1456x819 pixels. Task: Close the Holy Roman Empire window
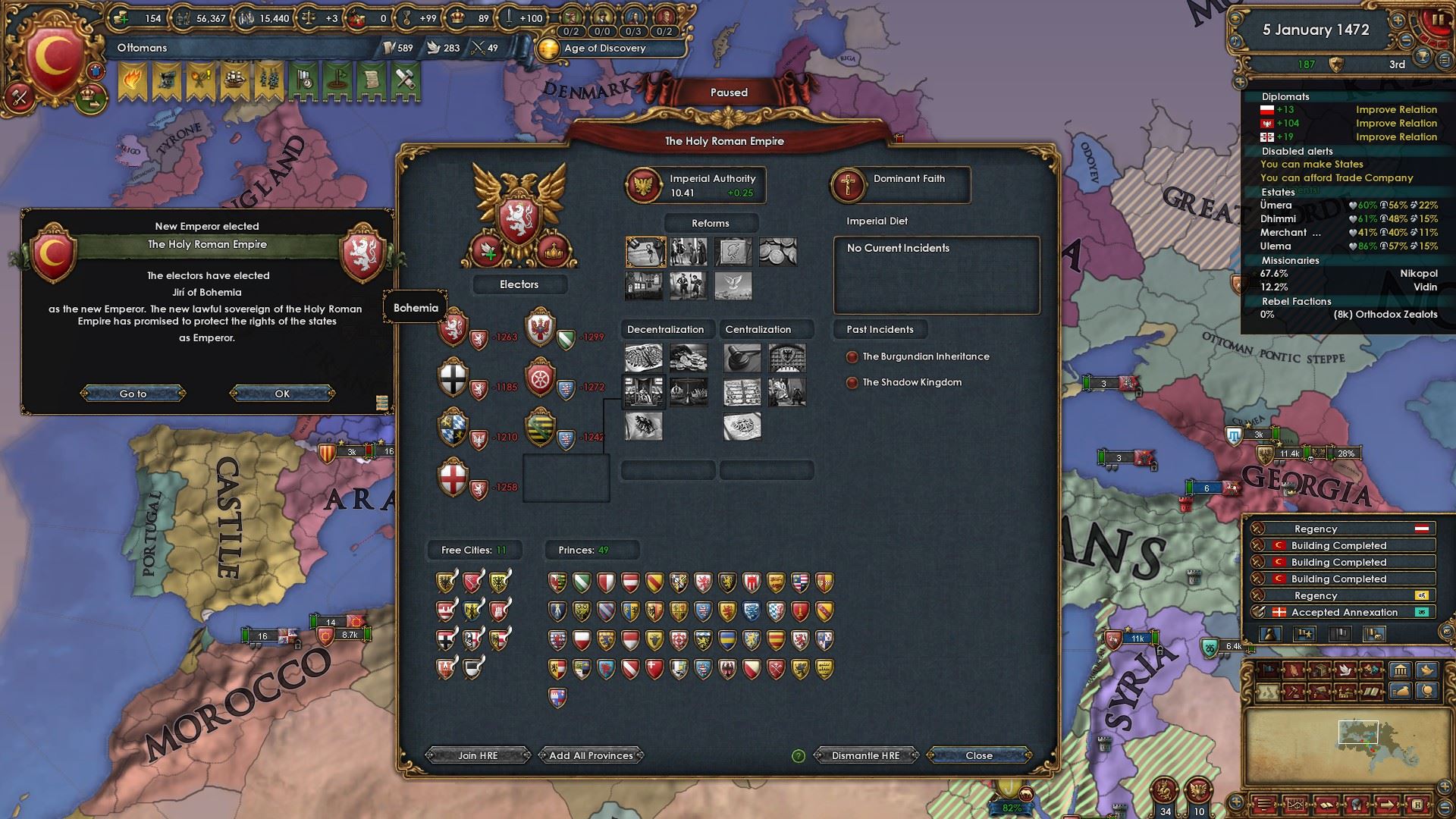978,755
